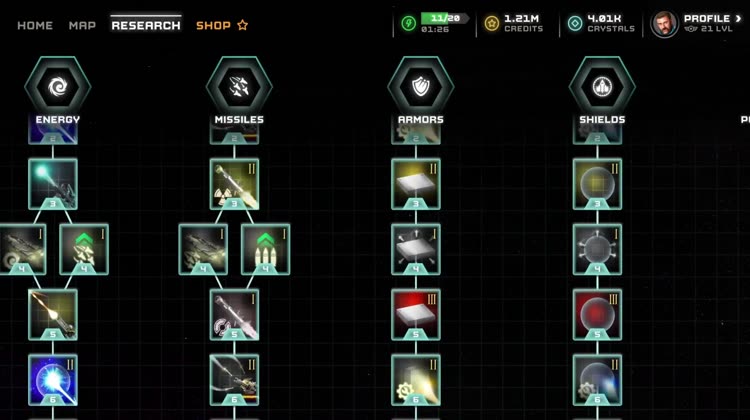Open Armors tier 5 red plate node
Image resolution: width=750 pixels, height=420 pixels.
pos(416,313)
